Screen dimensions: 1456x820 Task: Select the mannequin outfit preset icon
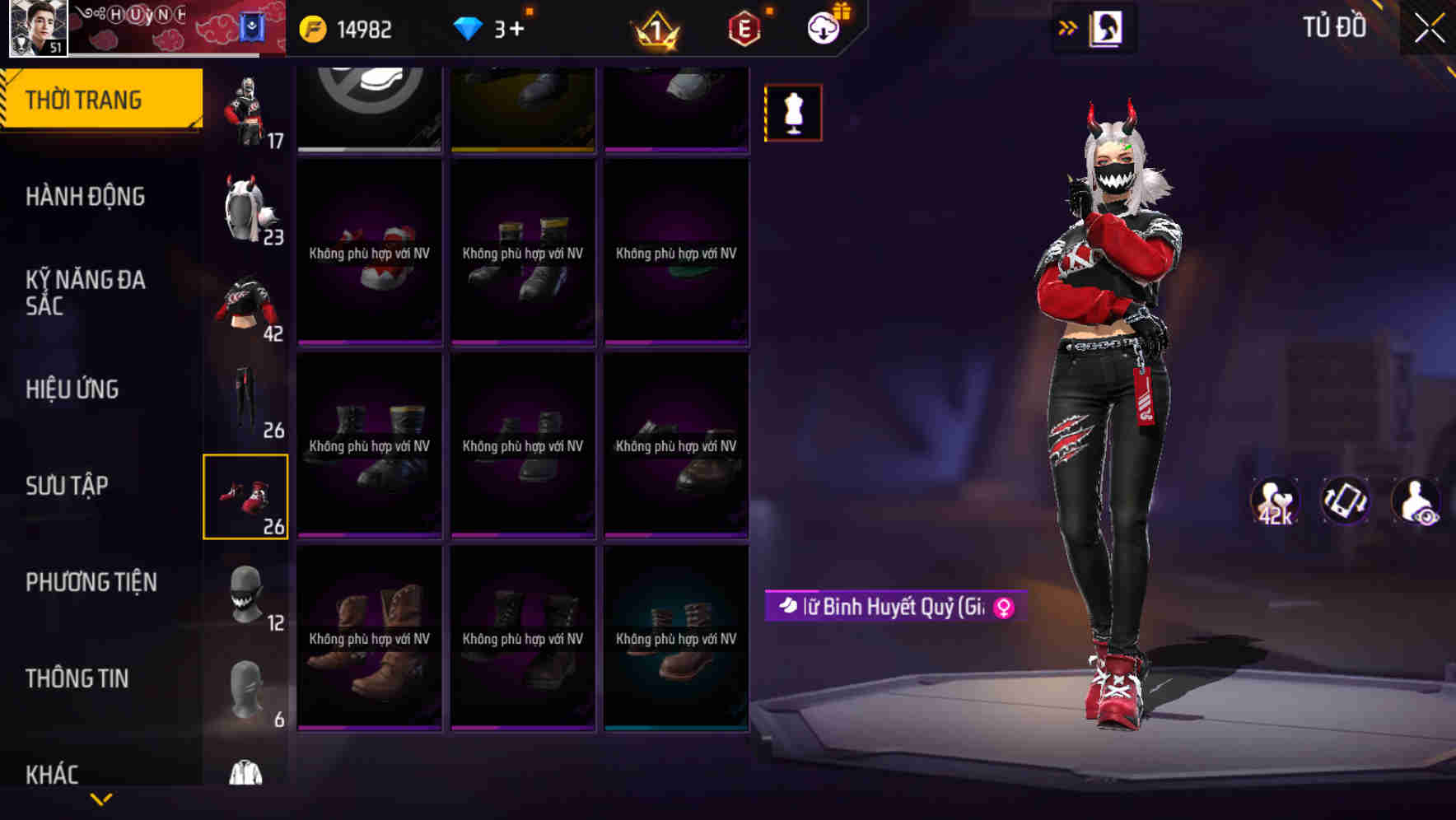click(x=793, y=112)
